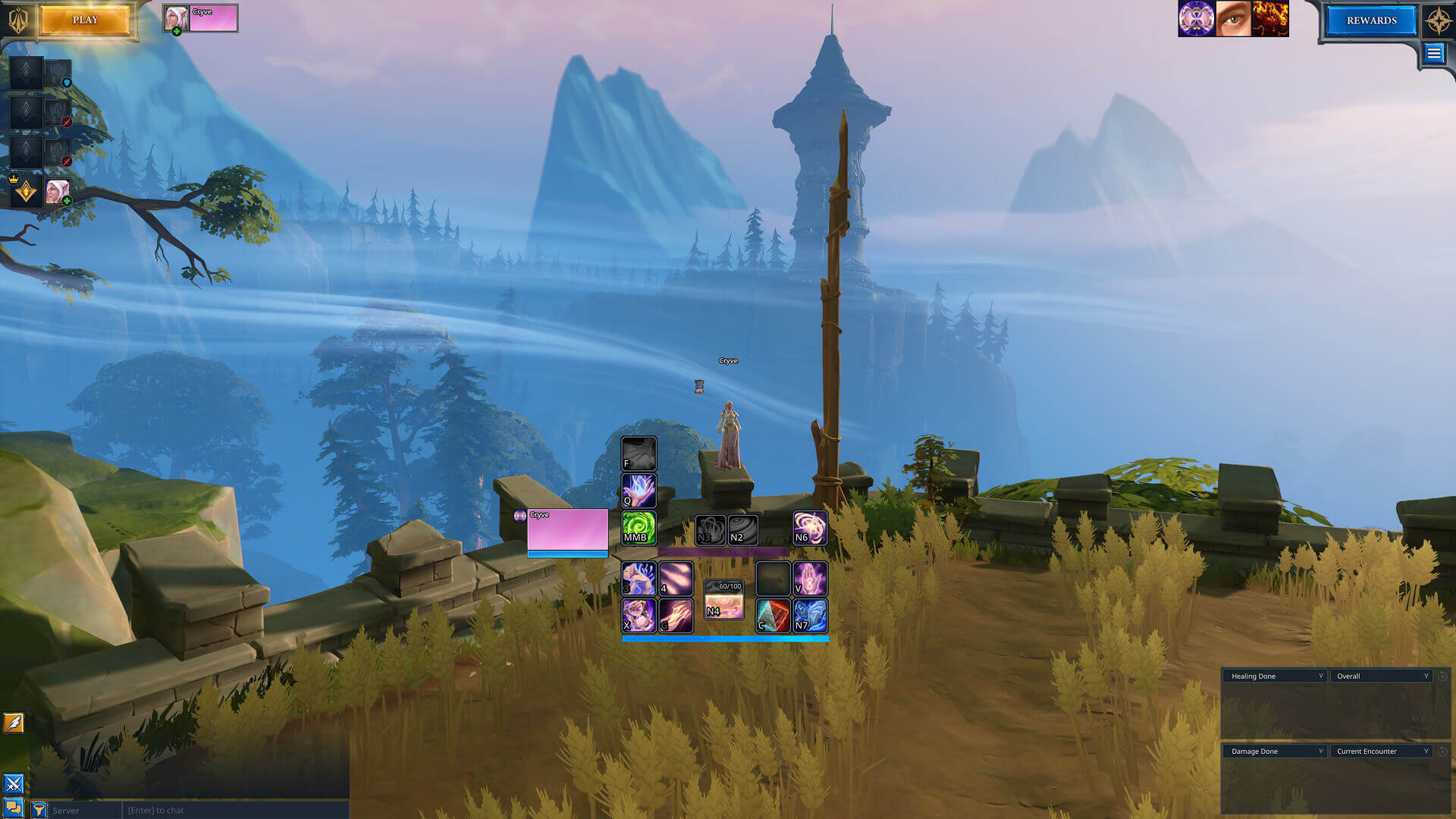Use the spiral galaxy N6 ability
The height and width of the screenshot is (819, 1456).
pos(810,528)
